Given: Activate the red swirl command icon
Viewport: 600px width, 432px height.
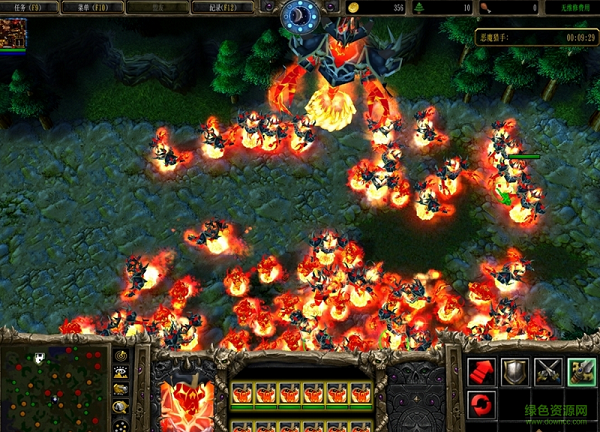Looking at the screenshot, I should pyautogui.click(x=482, y=405).
